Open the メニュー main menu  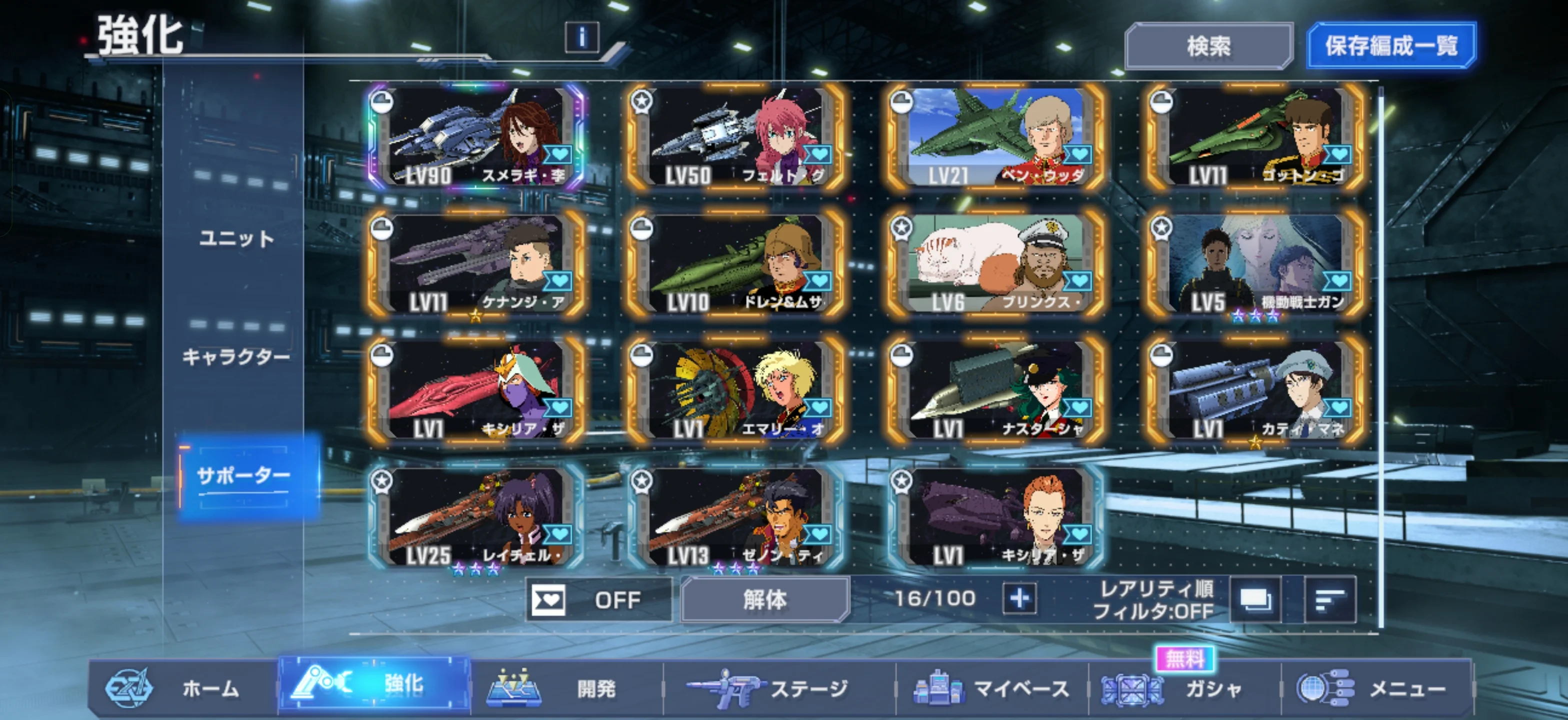(1375, 688)
